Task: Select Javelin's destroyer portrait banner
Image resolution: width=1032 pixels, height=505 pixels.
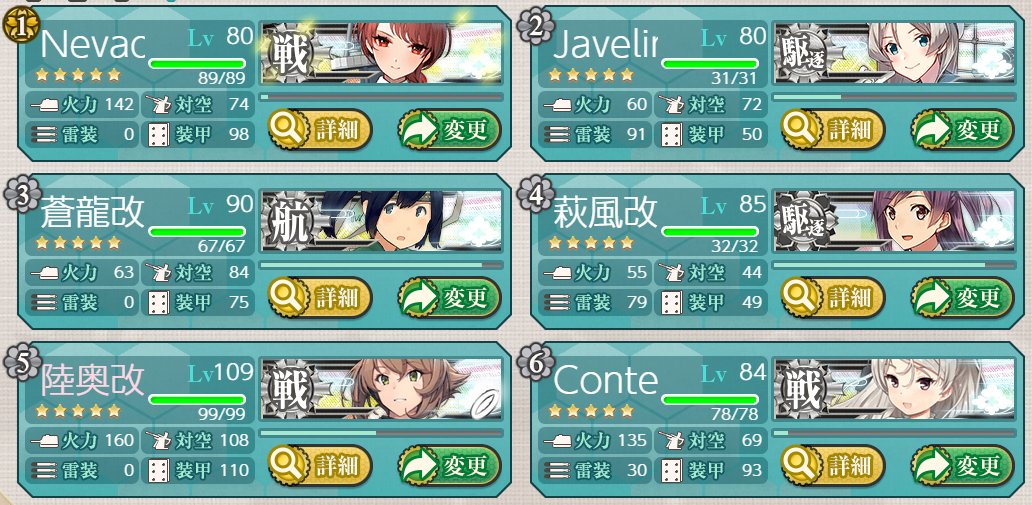Action: pyautogui.click(x=894, y=53)
